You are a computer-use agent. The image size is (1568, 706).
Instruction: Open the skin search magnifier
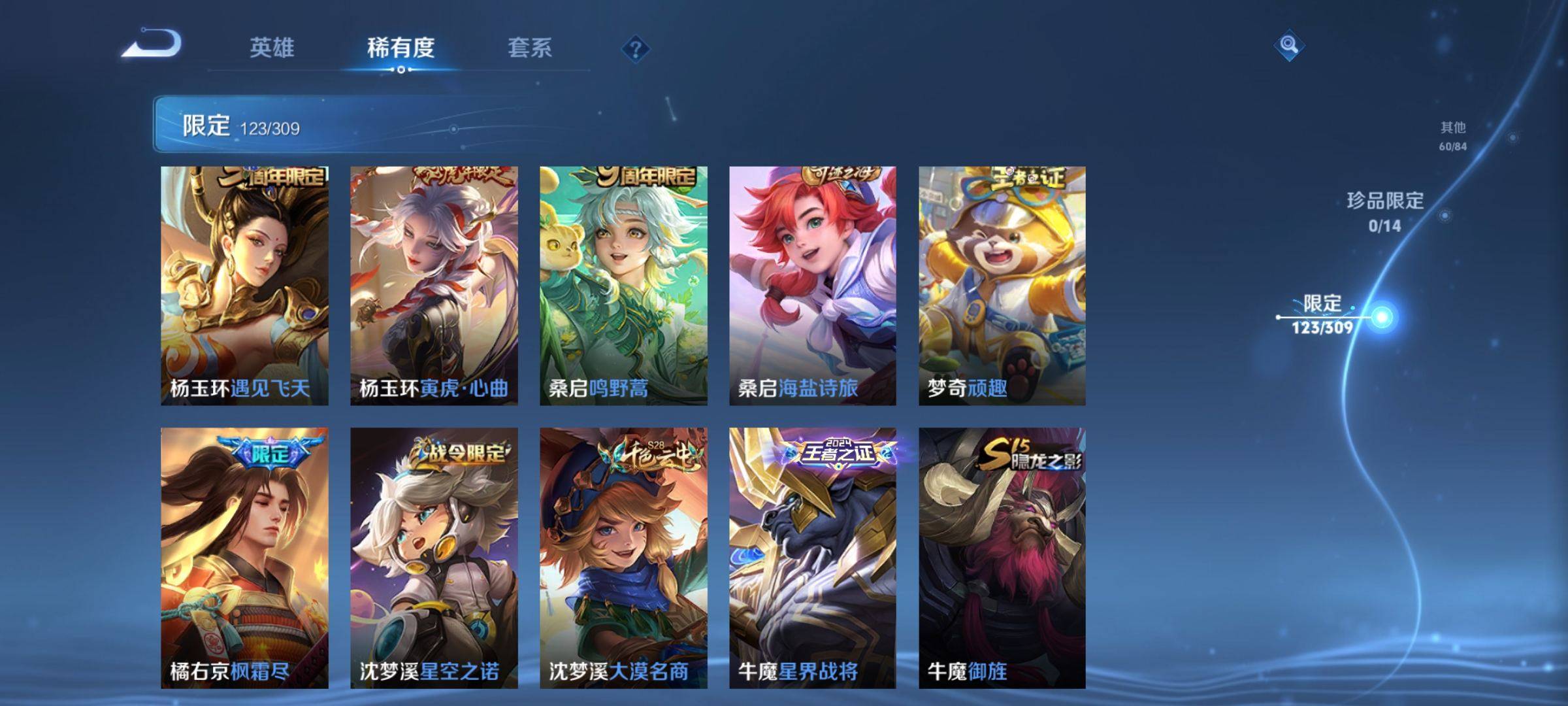click(x=1288, y=45)
